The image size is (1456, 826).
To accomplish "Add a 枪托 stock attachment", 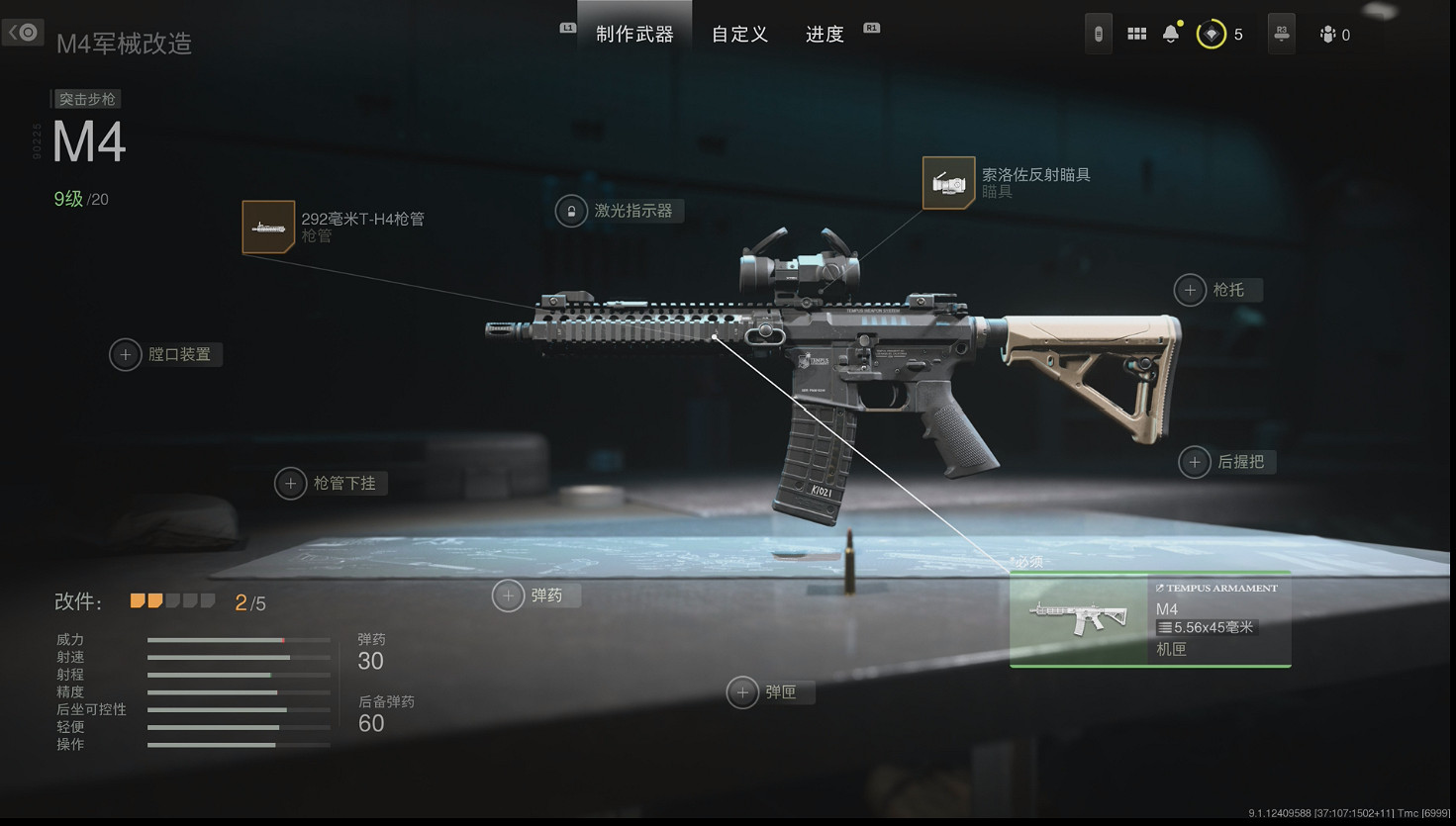I will pos(1191,290).
